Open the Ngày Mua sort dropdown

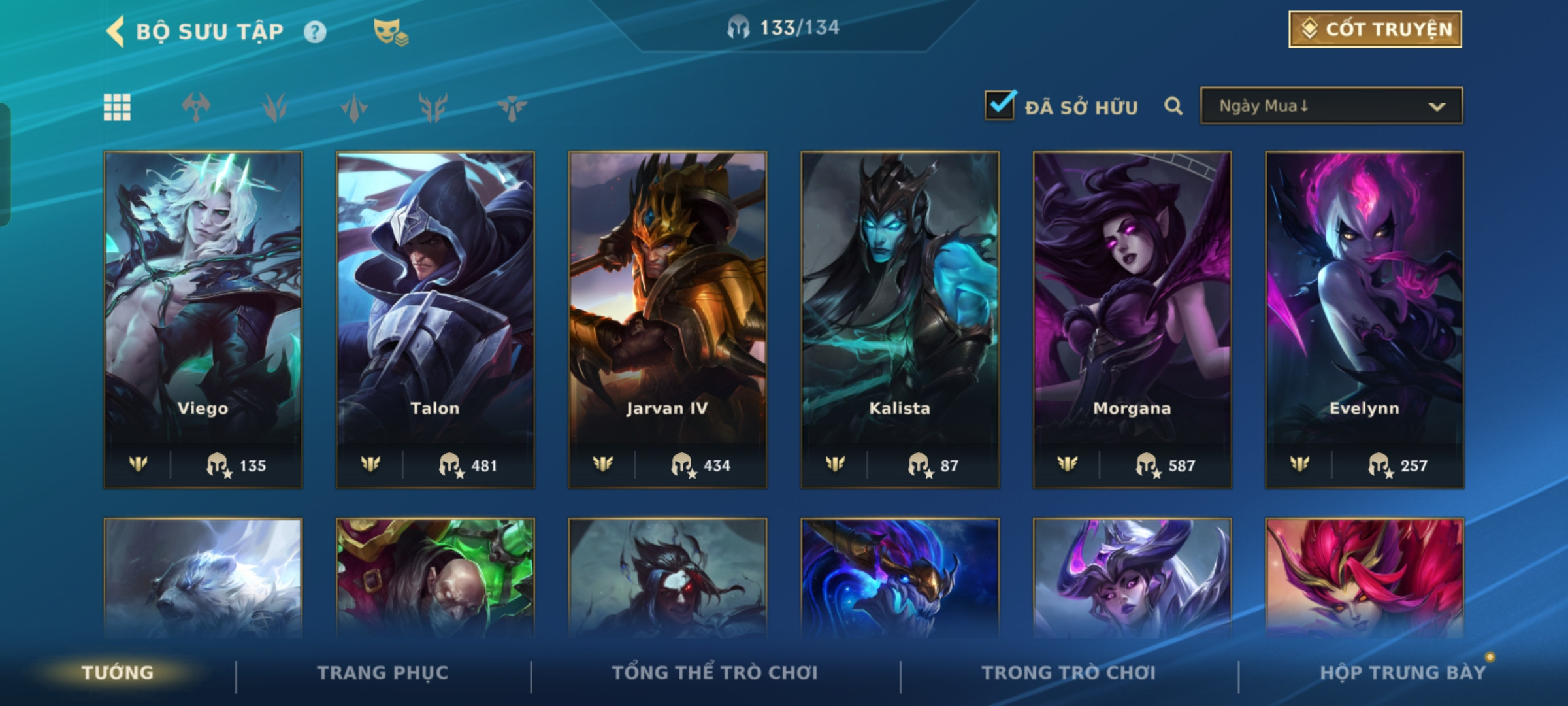pos(1331,106)
